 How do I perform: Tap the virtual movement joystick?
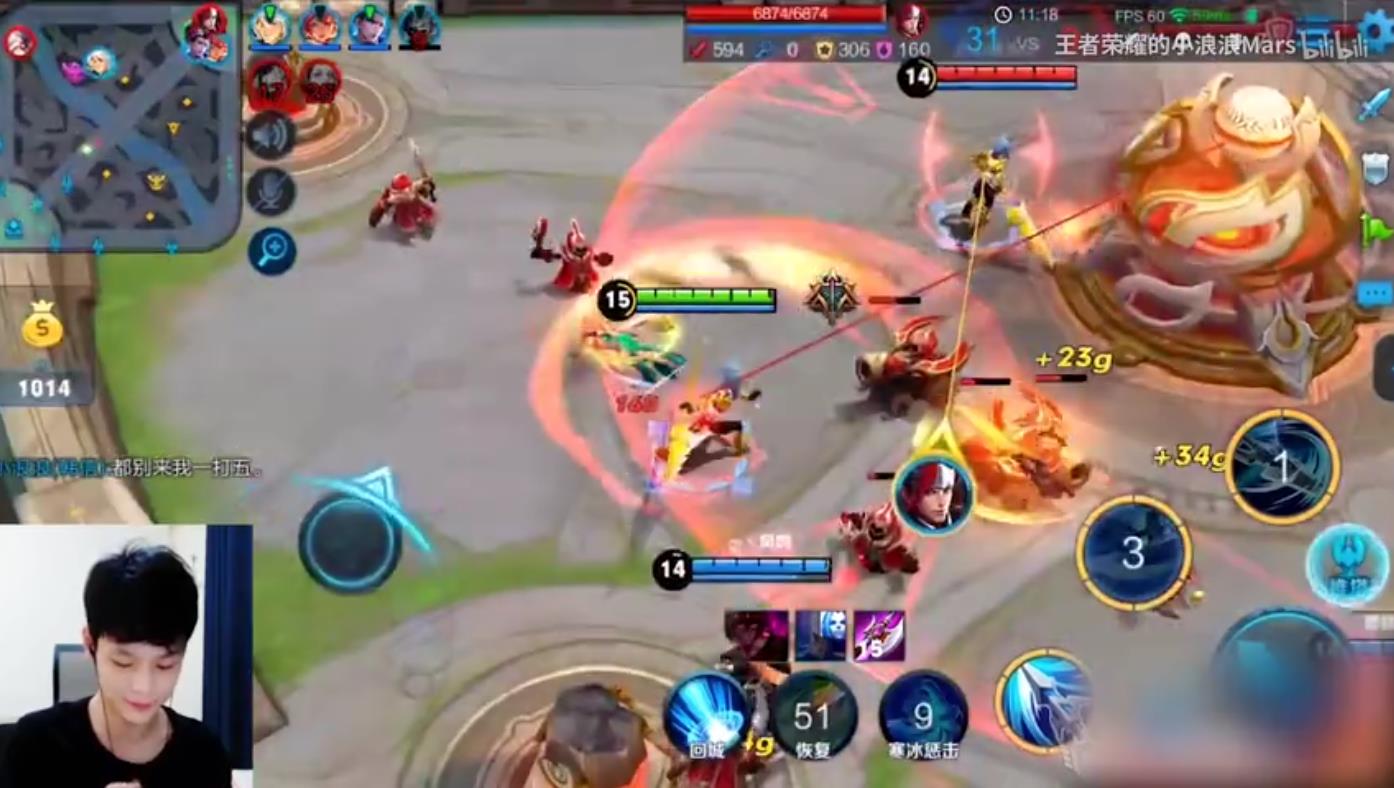(x=350, y=541)
